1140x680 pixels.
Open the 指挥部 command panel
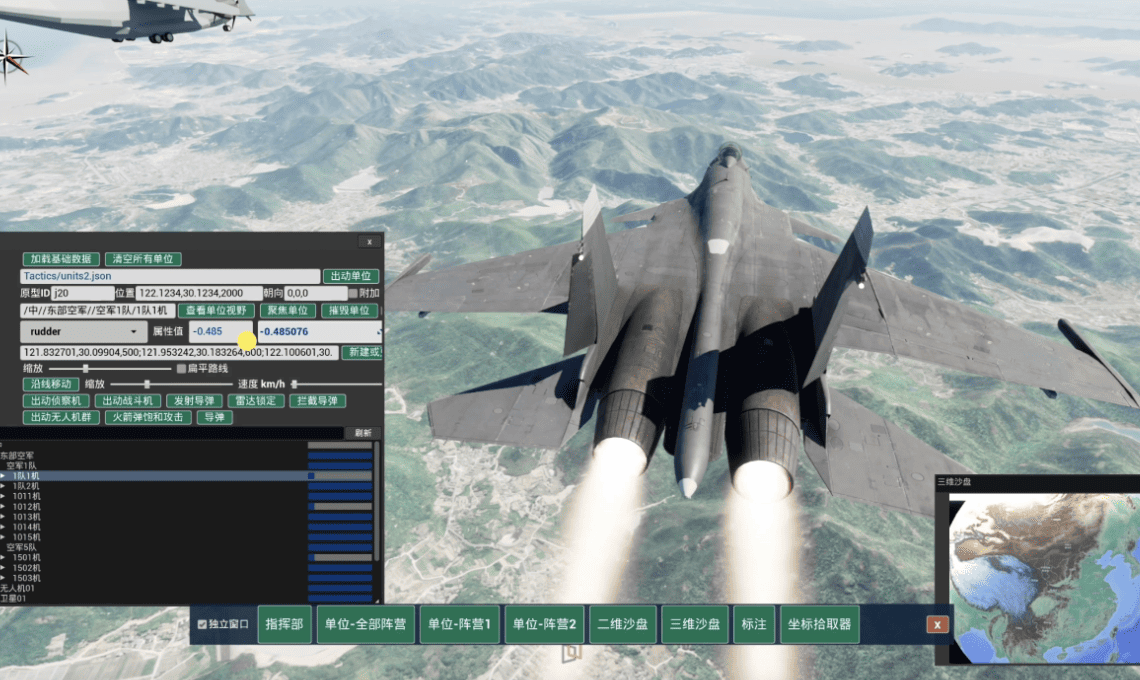click(285, 624)
